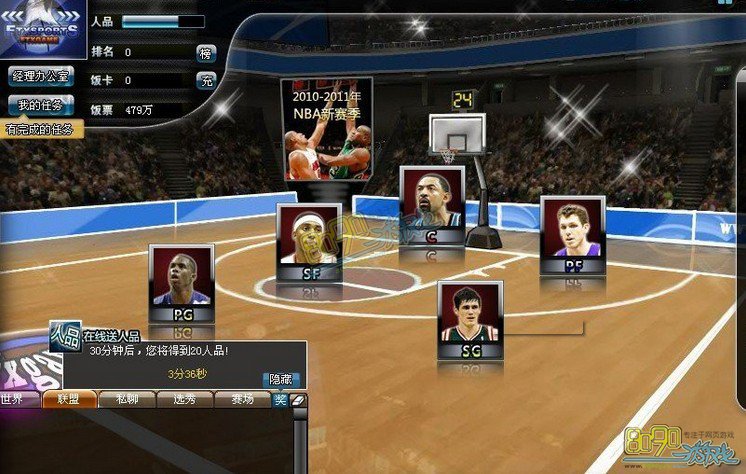Switch to the 选秀 chat tab
Screen dimensions: 746x474
tap(184, 399)
